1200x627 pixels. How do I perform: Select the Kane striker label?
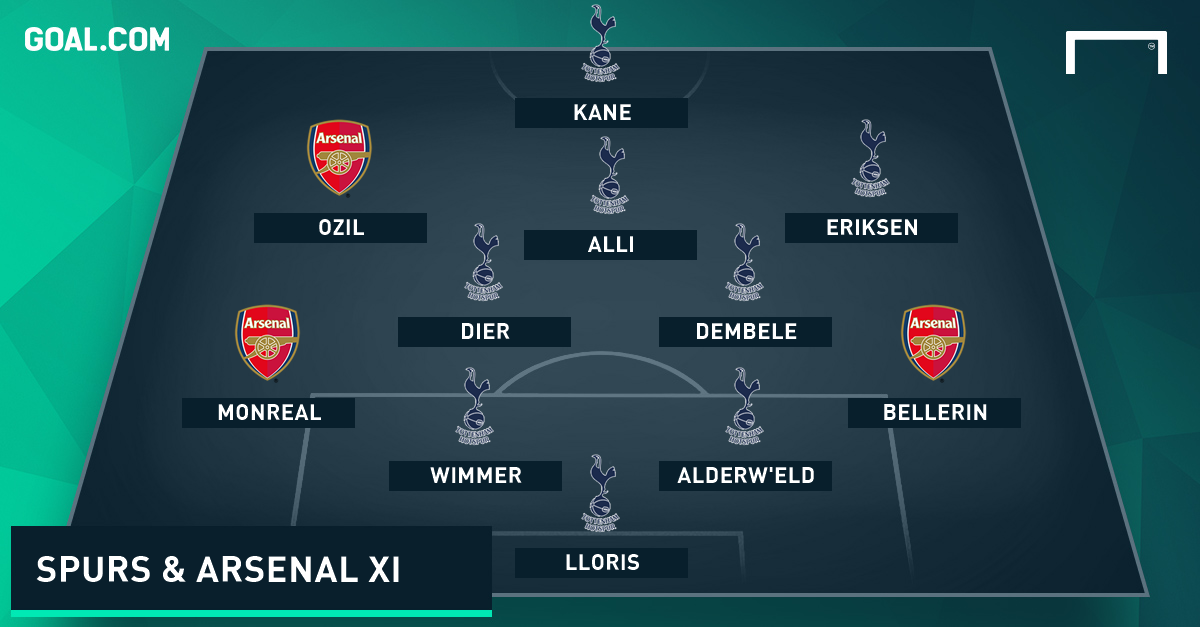(x=601, y=113)
